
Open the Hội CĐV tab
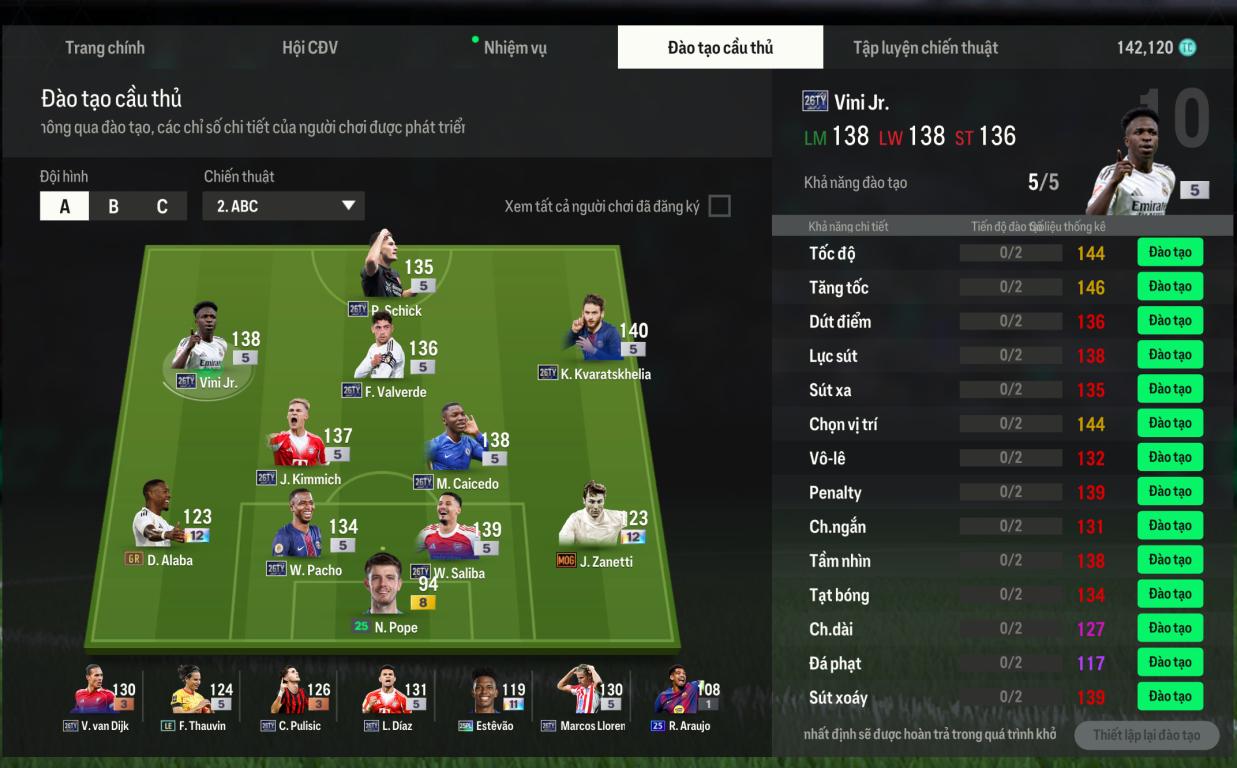(x=310, y=48)
